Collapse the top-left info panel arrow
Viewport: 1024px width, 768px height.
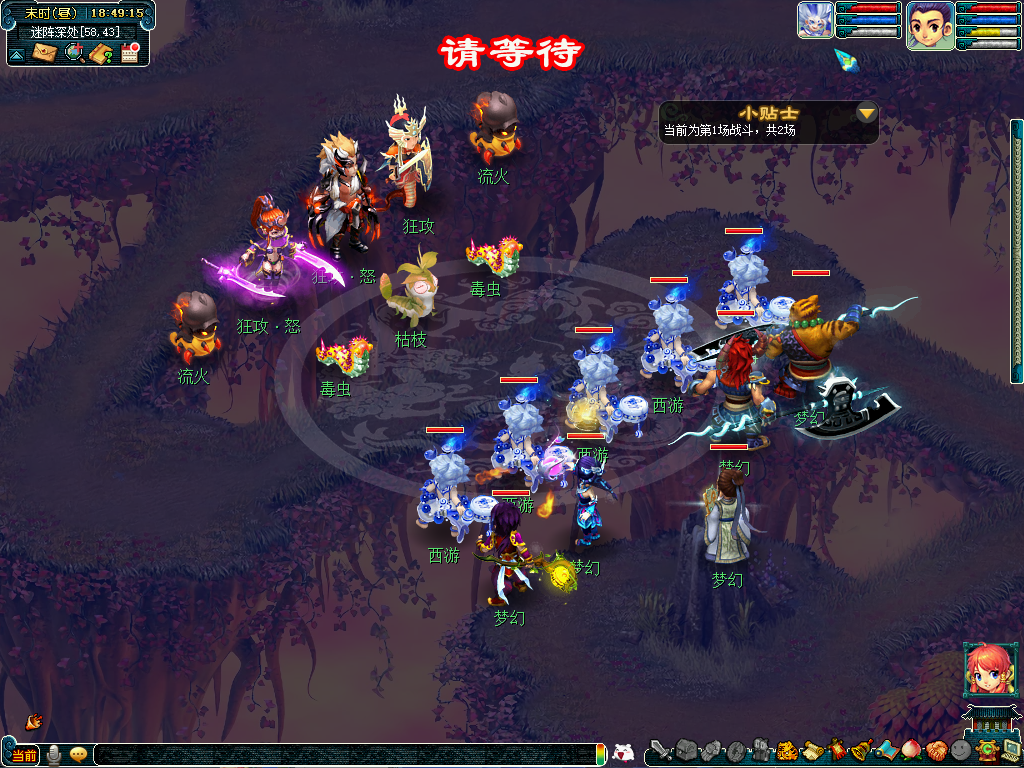[x=17, y=54]
